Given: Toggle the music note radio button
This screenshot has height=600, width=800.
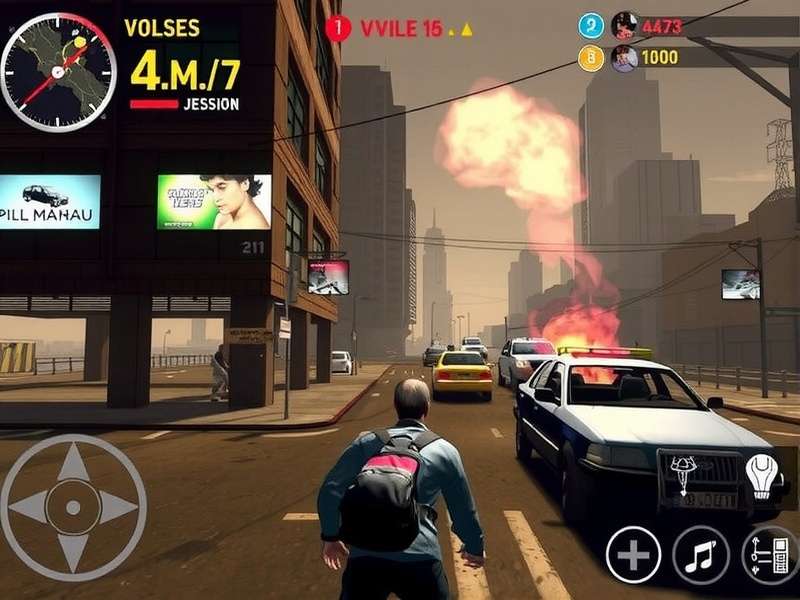Looking at the screenshot, I should [700, 554].
